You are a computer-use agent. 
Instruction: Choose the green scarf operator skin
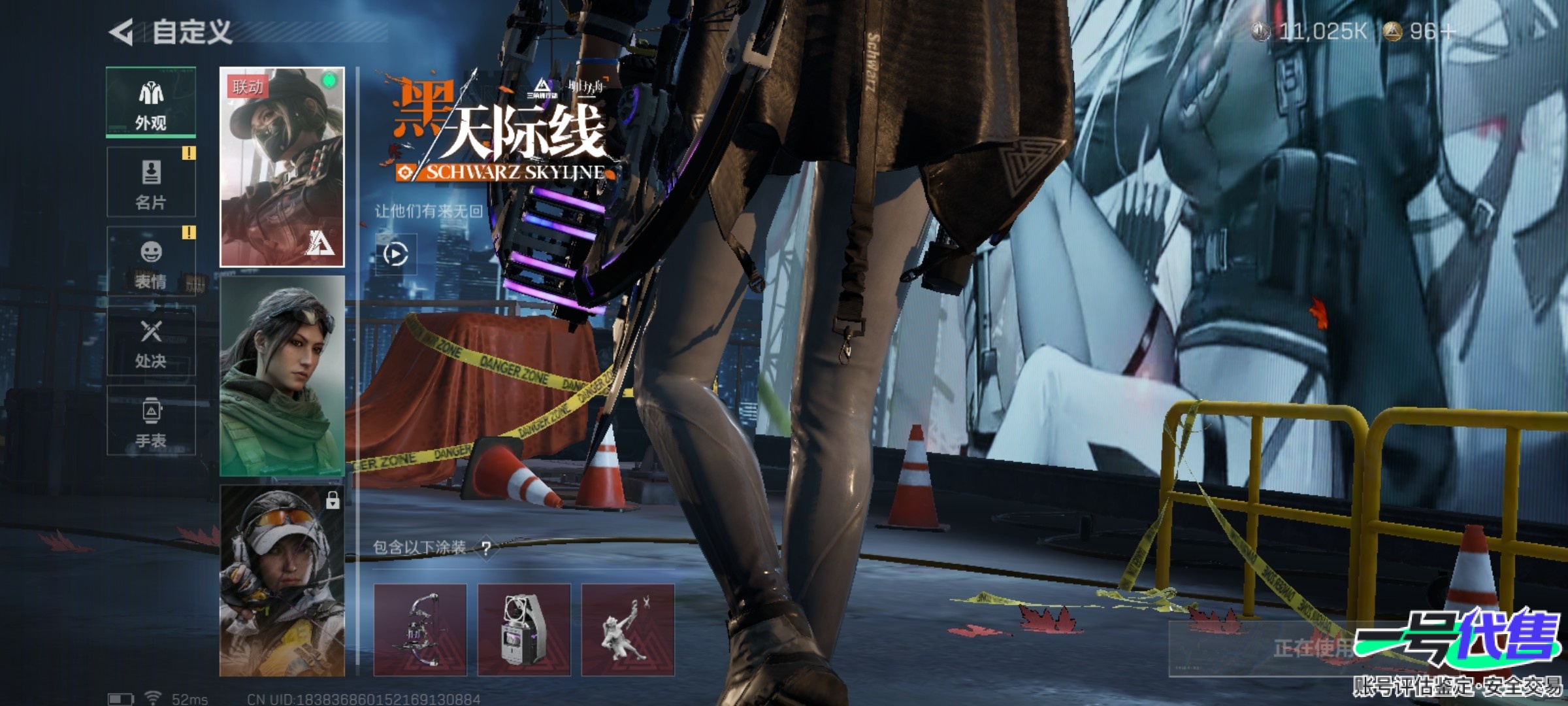tap(282, 376)
